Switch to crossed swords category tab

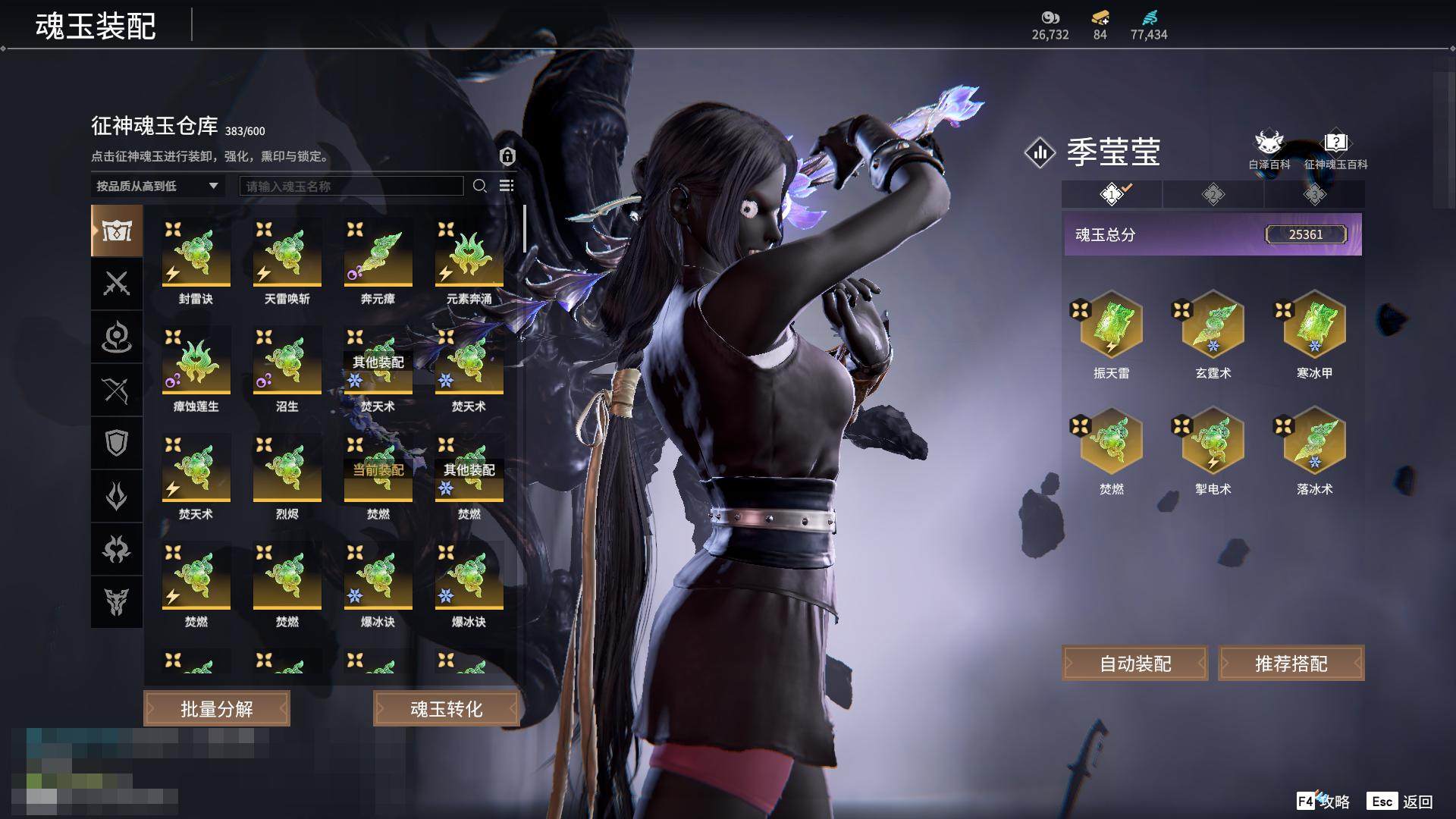tap(117, 284)
